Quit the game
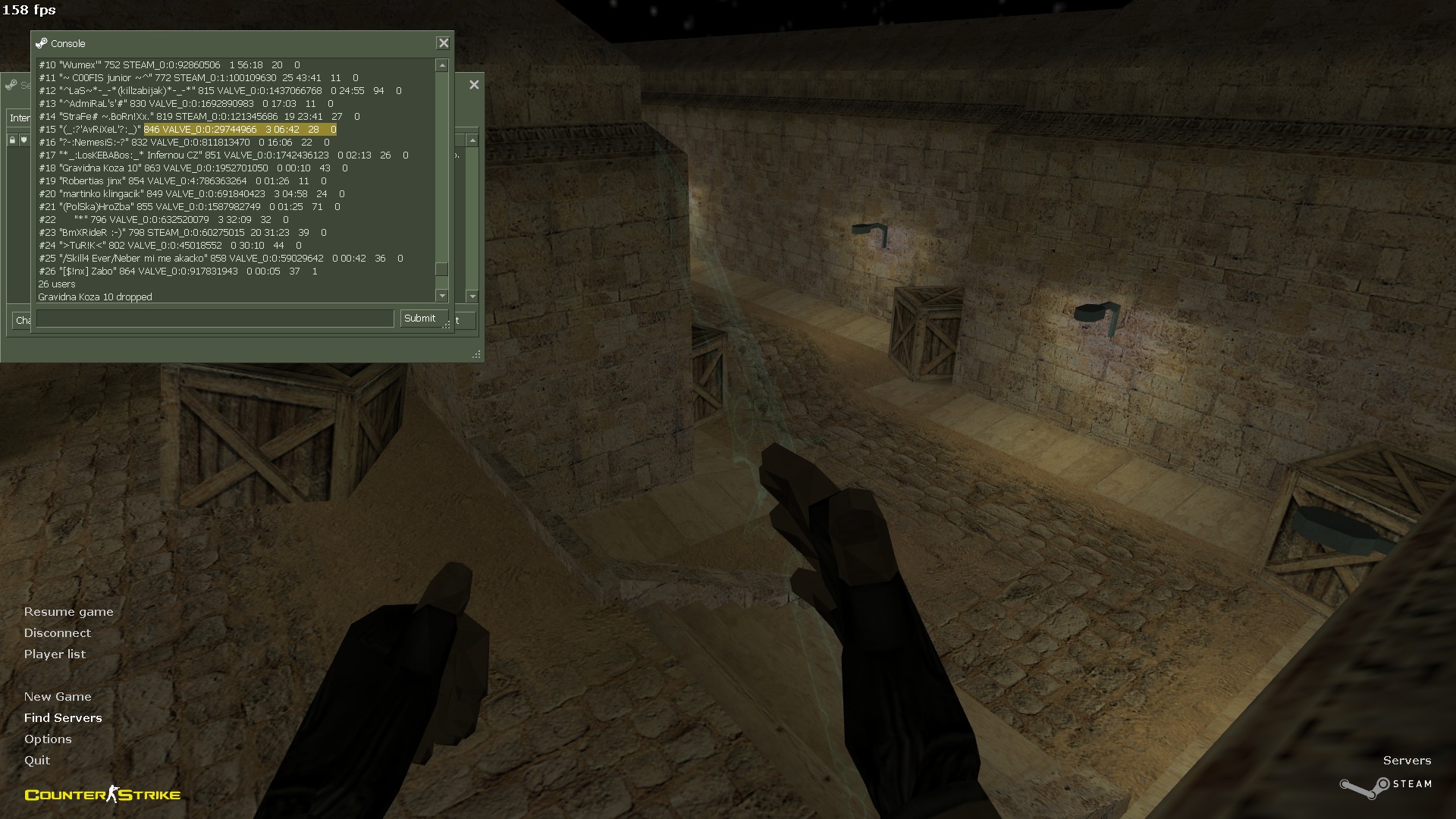This screenshot has width=1456, height=819. [37, 761]
